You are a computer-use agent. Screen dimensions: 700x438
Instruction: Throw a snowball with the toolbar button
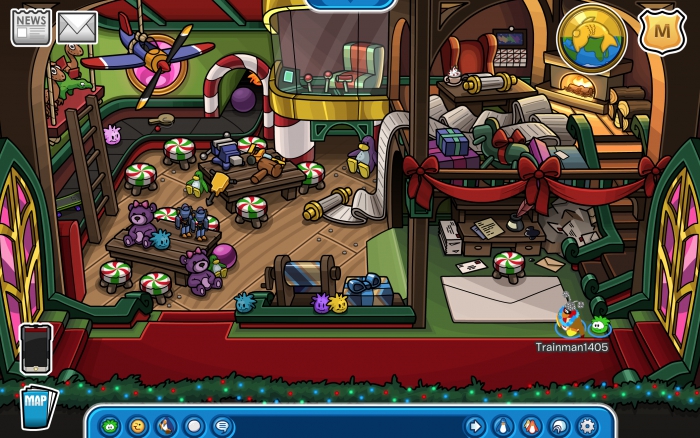tap(194, 425)
